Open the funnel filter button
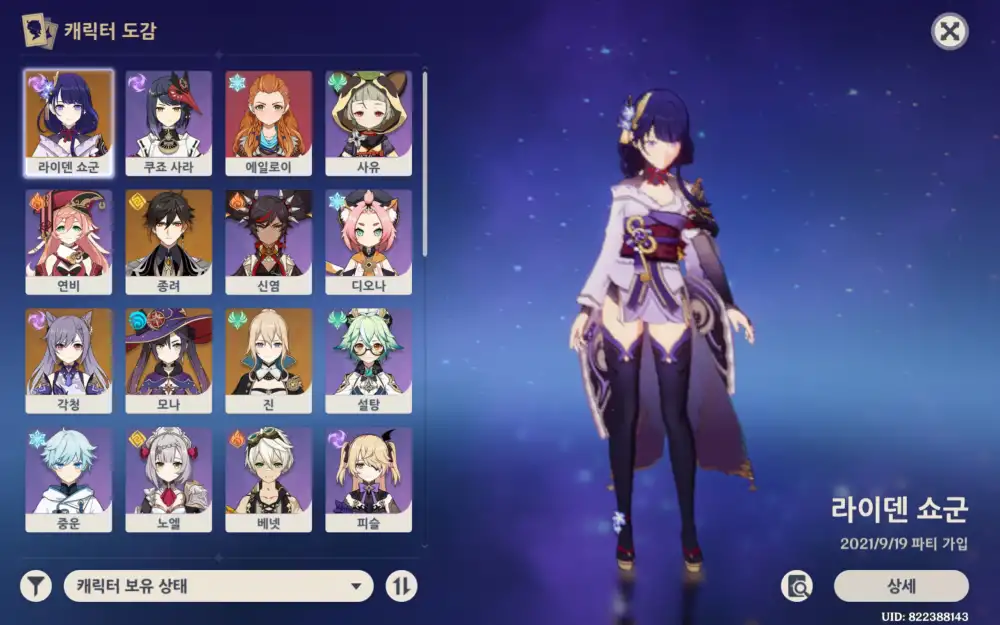The width and height of the screenshot is (1000, 625). pos(36,586)
